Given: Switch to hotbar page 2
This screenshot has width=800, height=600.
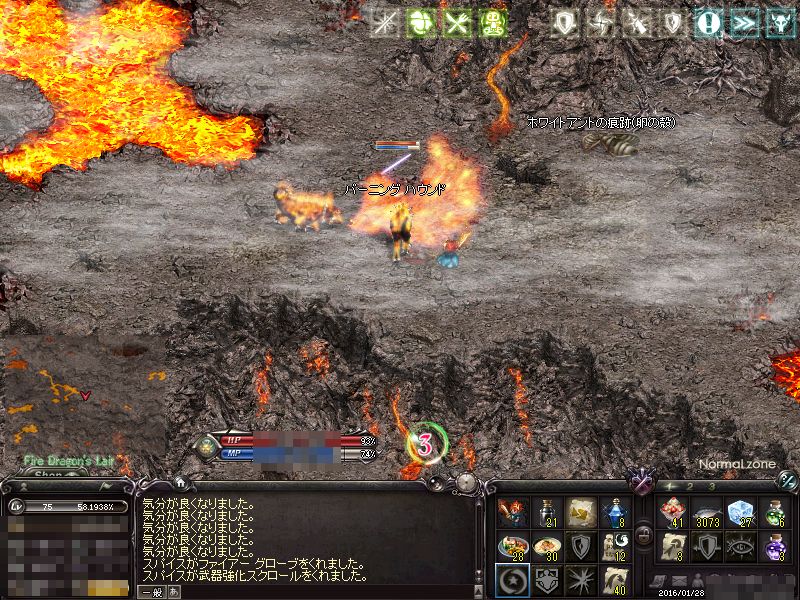Looking at the screenshot, I should [690, 486].
